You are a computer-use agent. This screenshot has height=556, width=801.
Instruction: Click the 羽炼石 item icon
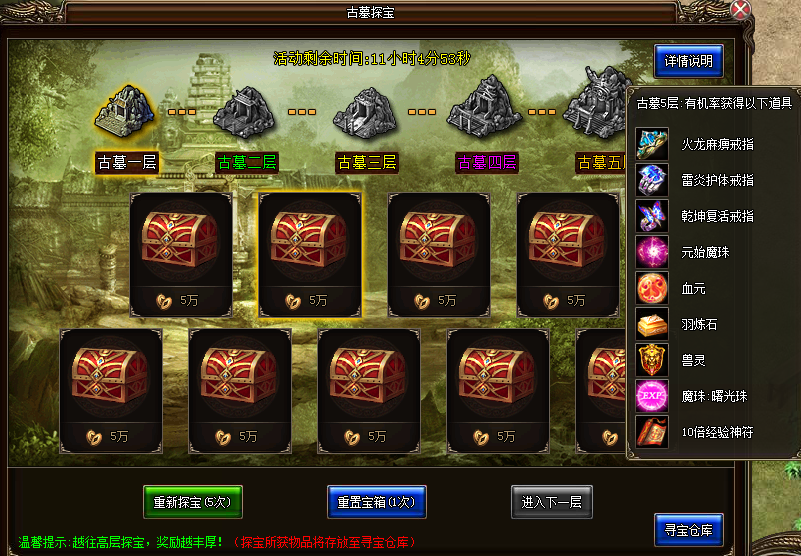(x=652, y=324)
